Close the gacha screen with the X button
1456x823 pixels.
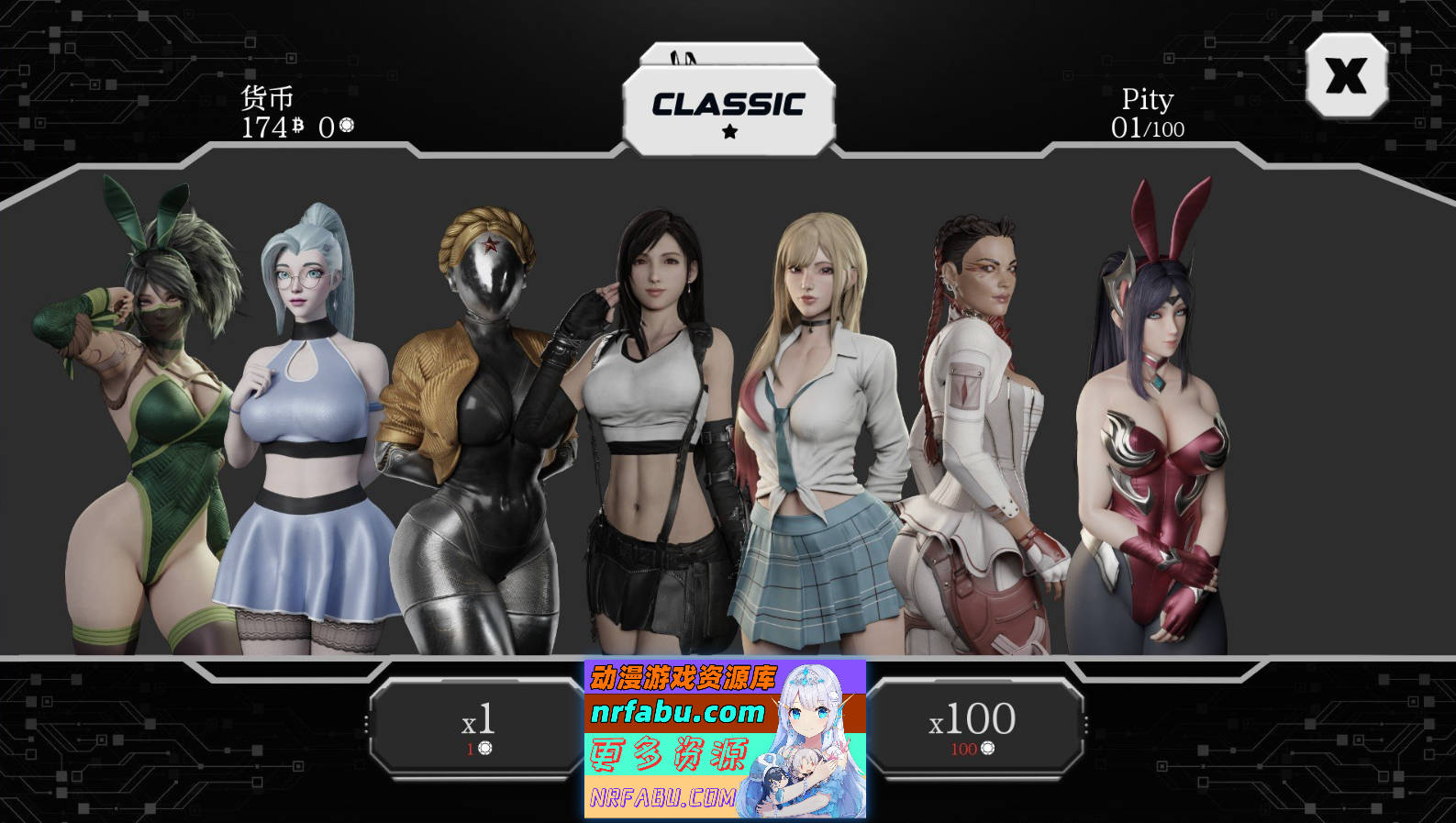(x=1346, y=75)
